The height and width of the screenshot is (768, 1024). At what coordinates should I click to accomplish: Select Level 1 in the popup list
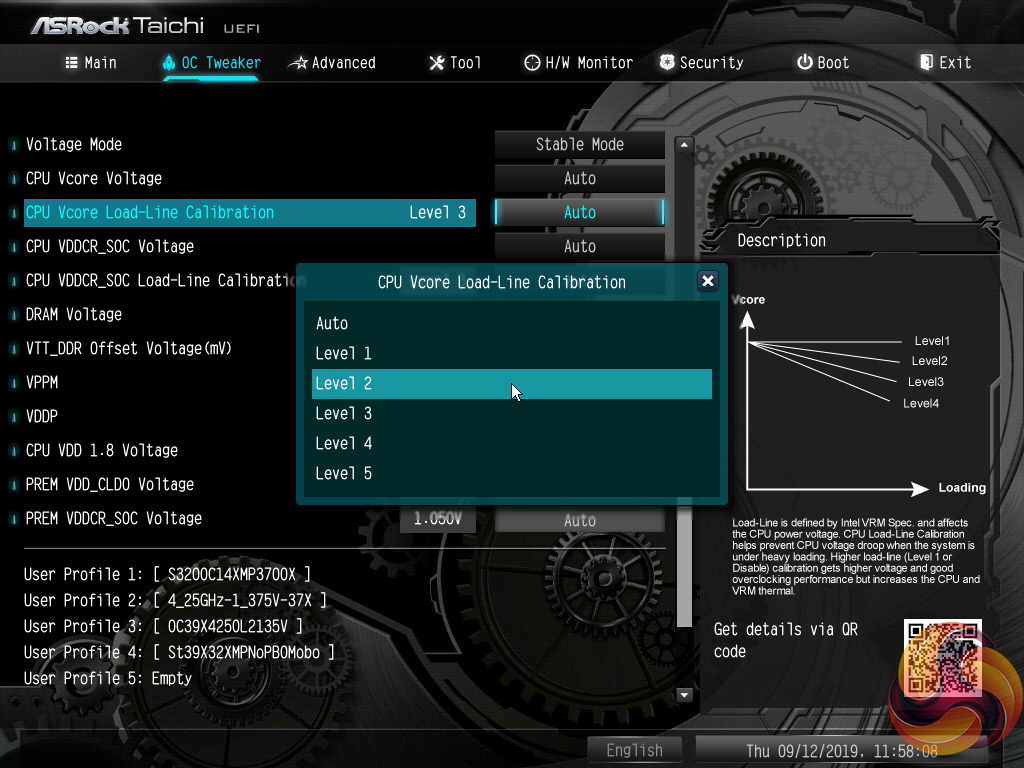click(343, 354)
